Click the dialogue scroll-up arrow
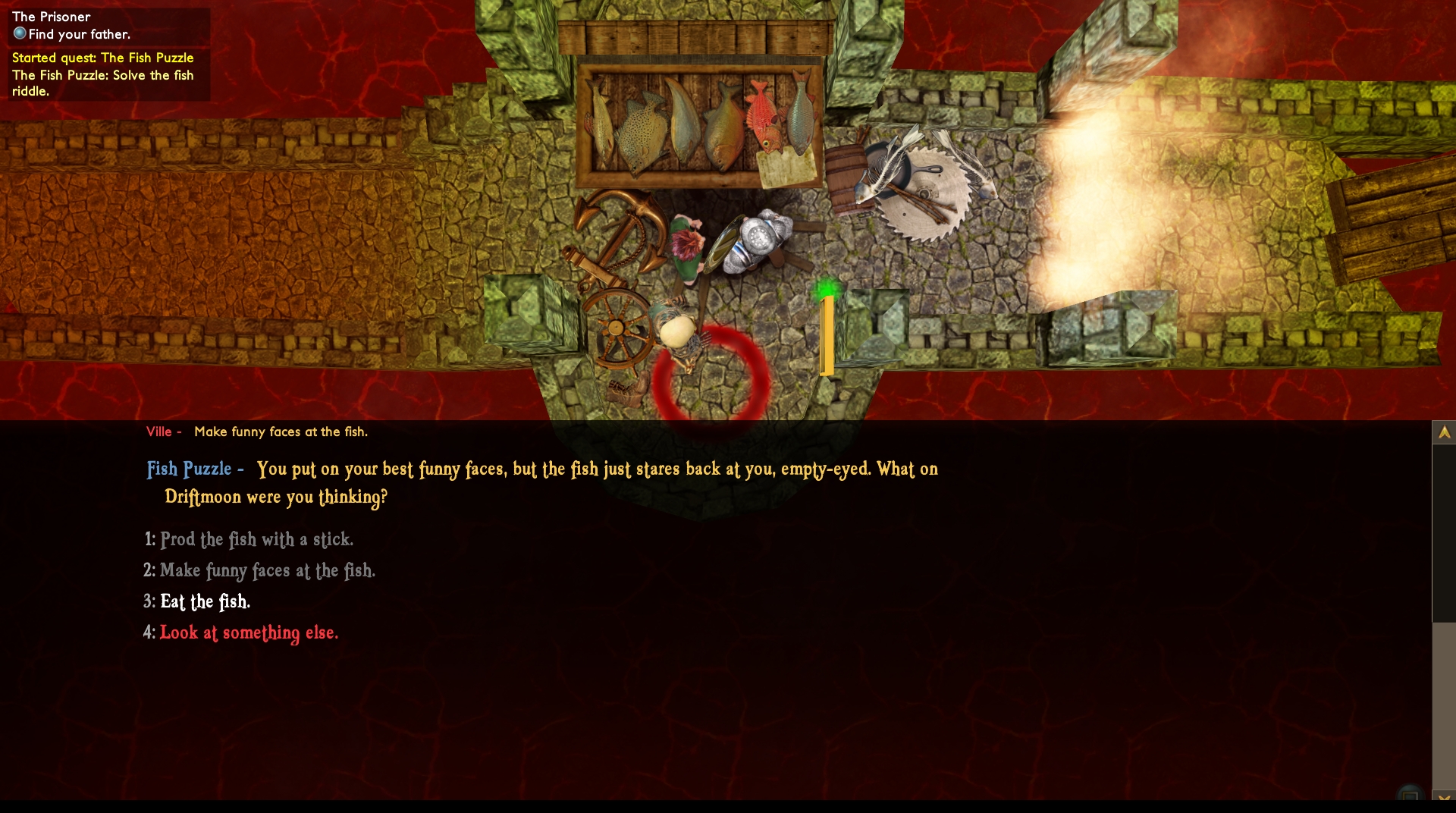Screen dimensions: 1456x813 coord(1444,432)
